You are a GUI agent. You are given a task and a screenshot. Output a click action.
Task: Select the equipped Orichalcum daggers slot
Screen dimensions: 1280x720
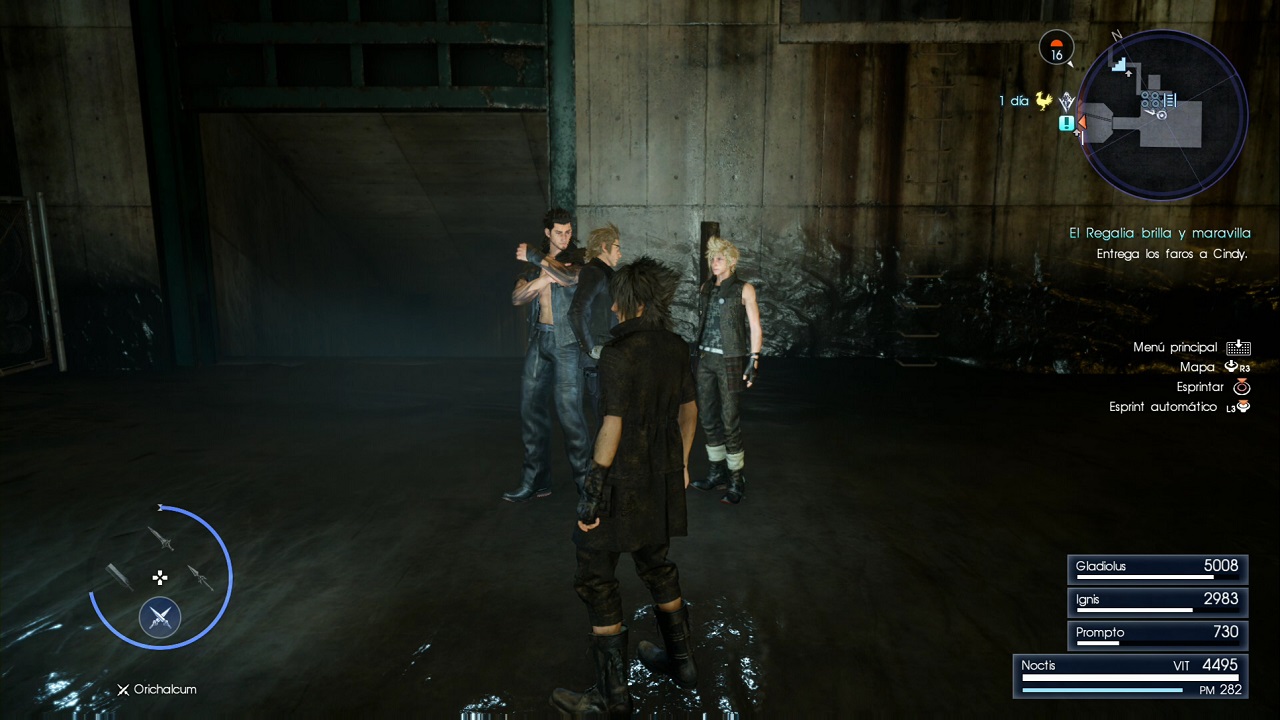click(x=160, y=617)
